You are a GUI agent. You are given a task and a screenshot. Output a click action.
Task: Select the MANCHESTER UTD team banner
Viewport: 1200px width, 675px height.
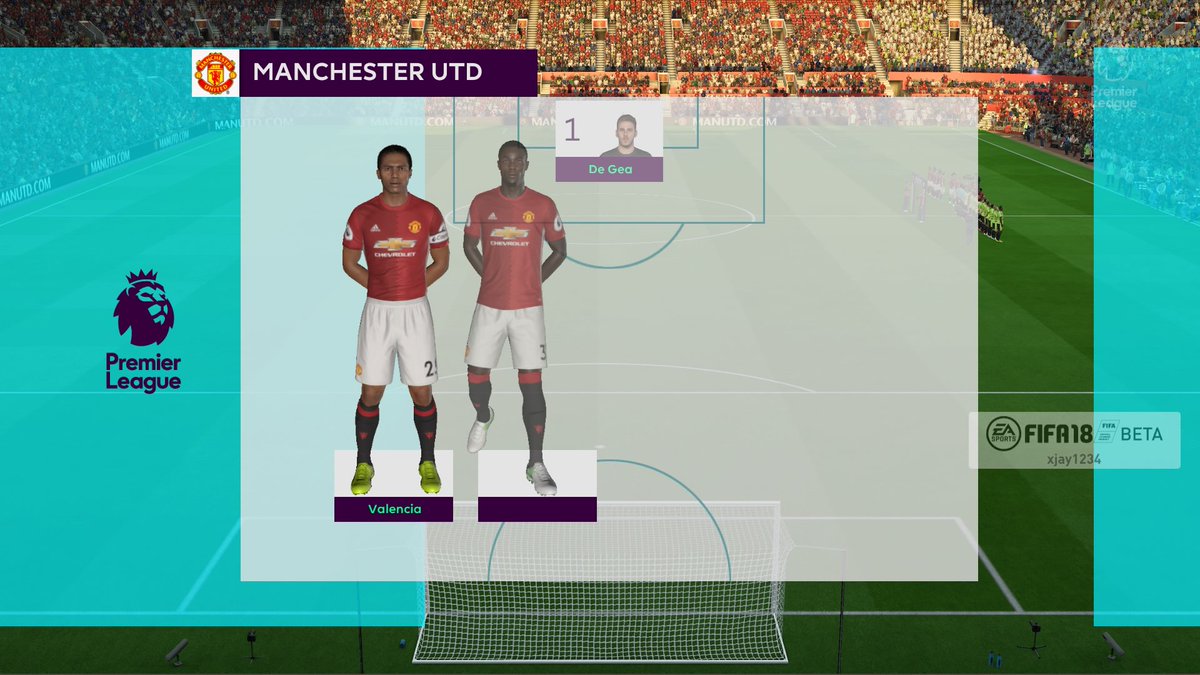pyautogui.click(x=388, y=73)
